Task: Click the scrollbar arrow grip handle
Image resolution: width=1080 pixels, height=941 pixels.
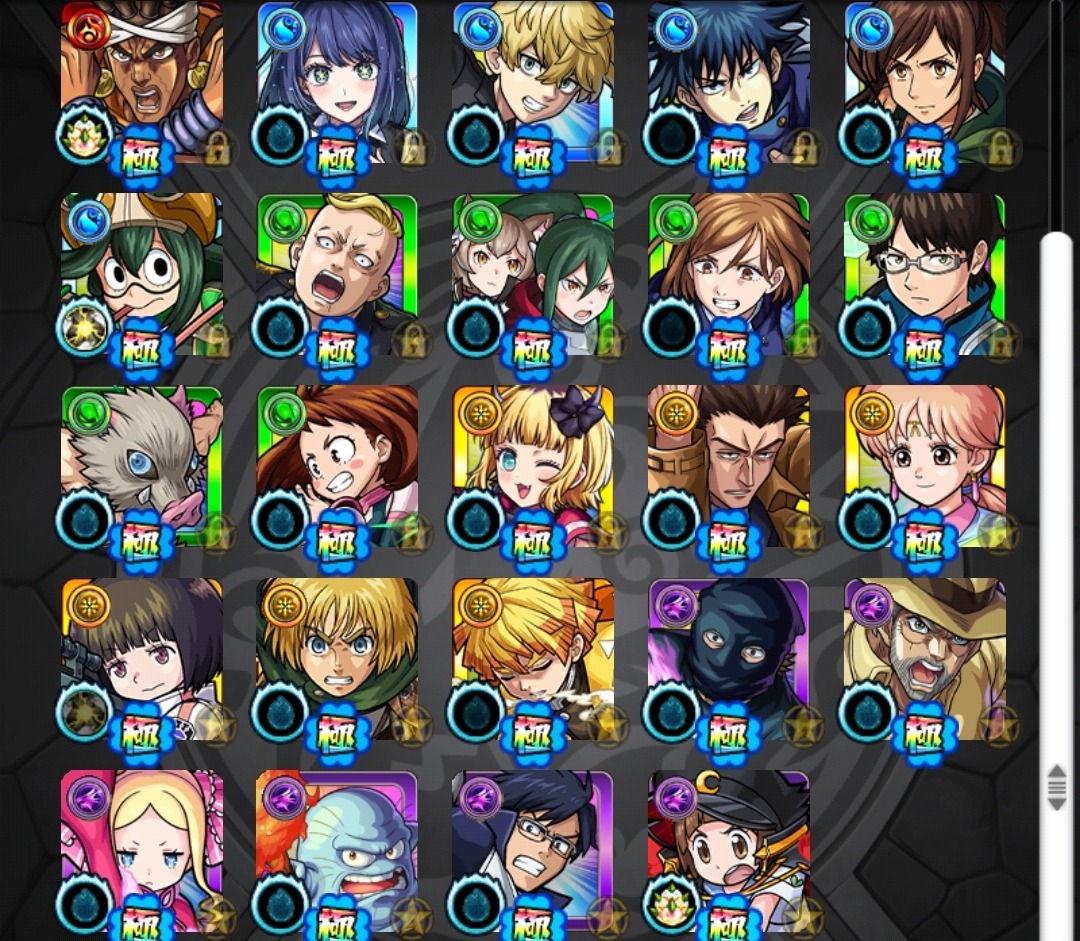Action: [1056, 787]
